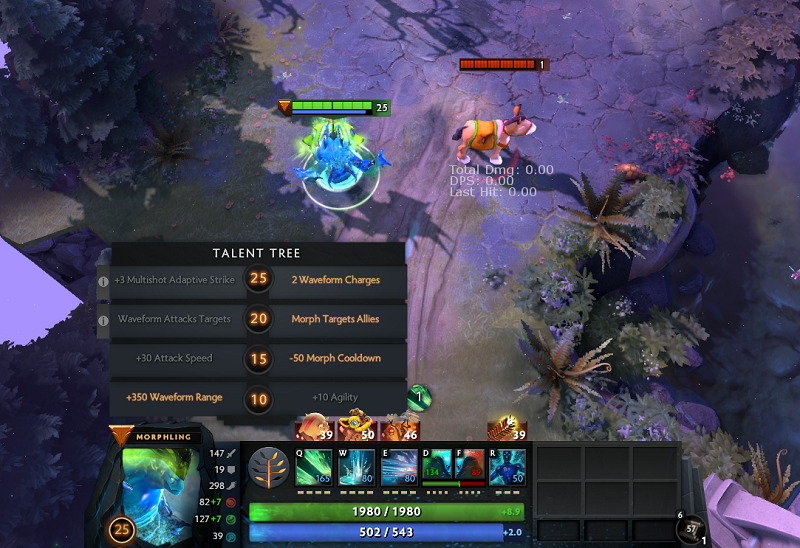Select the +30 Attack Speed talent
800x548 pixels.
(x=174, y=358)
